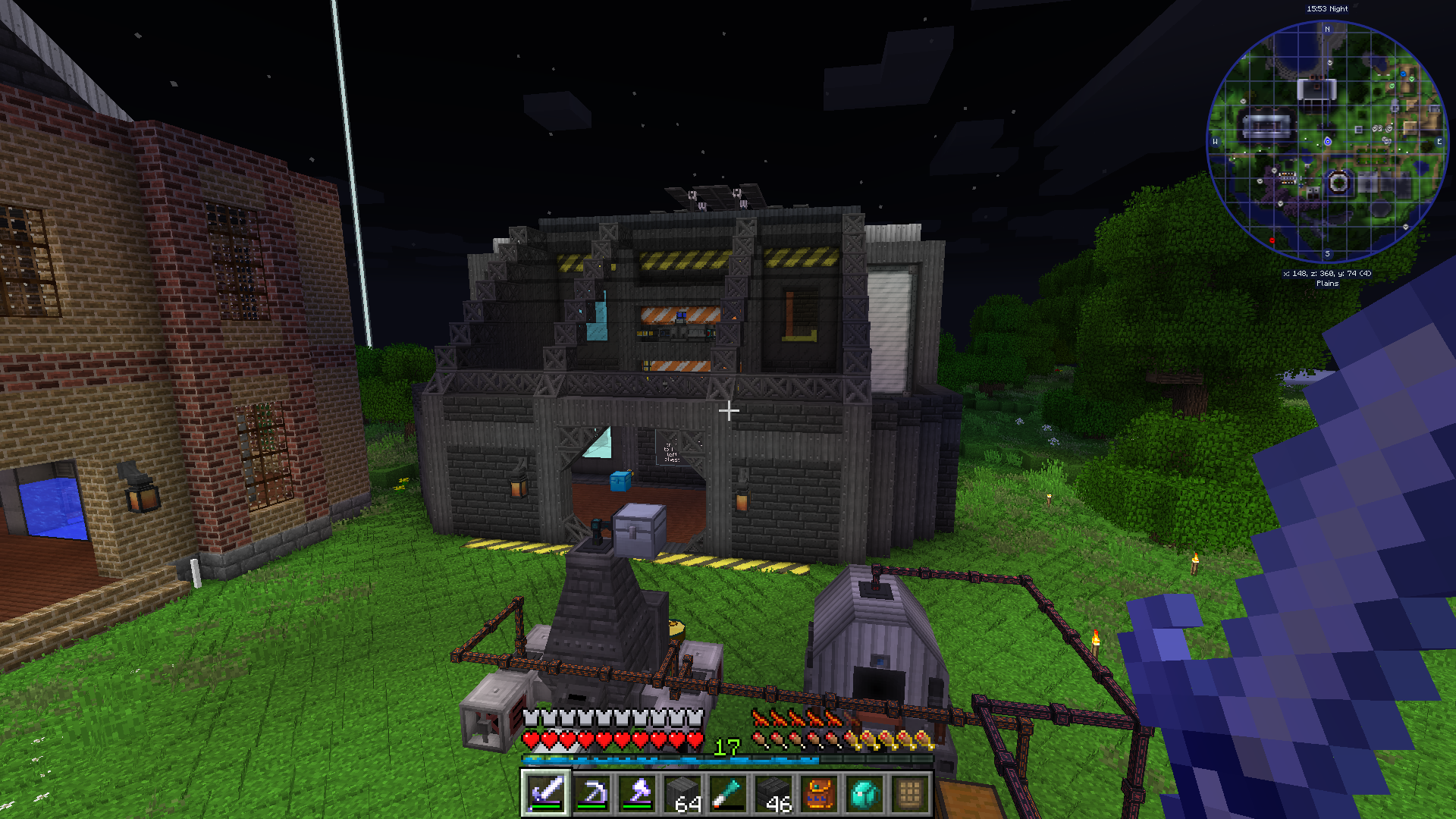
Task: Select the orange backpack slot
Action: coord(818,793)
